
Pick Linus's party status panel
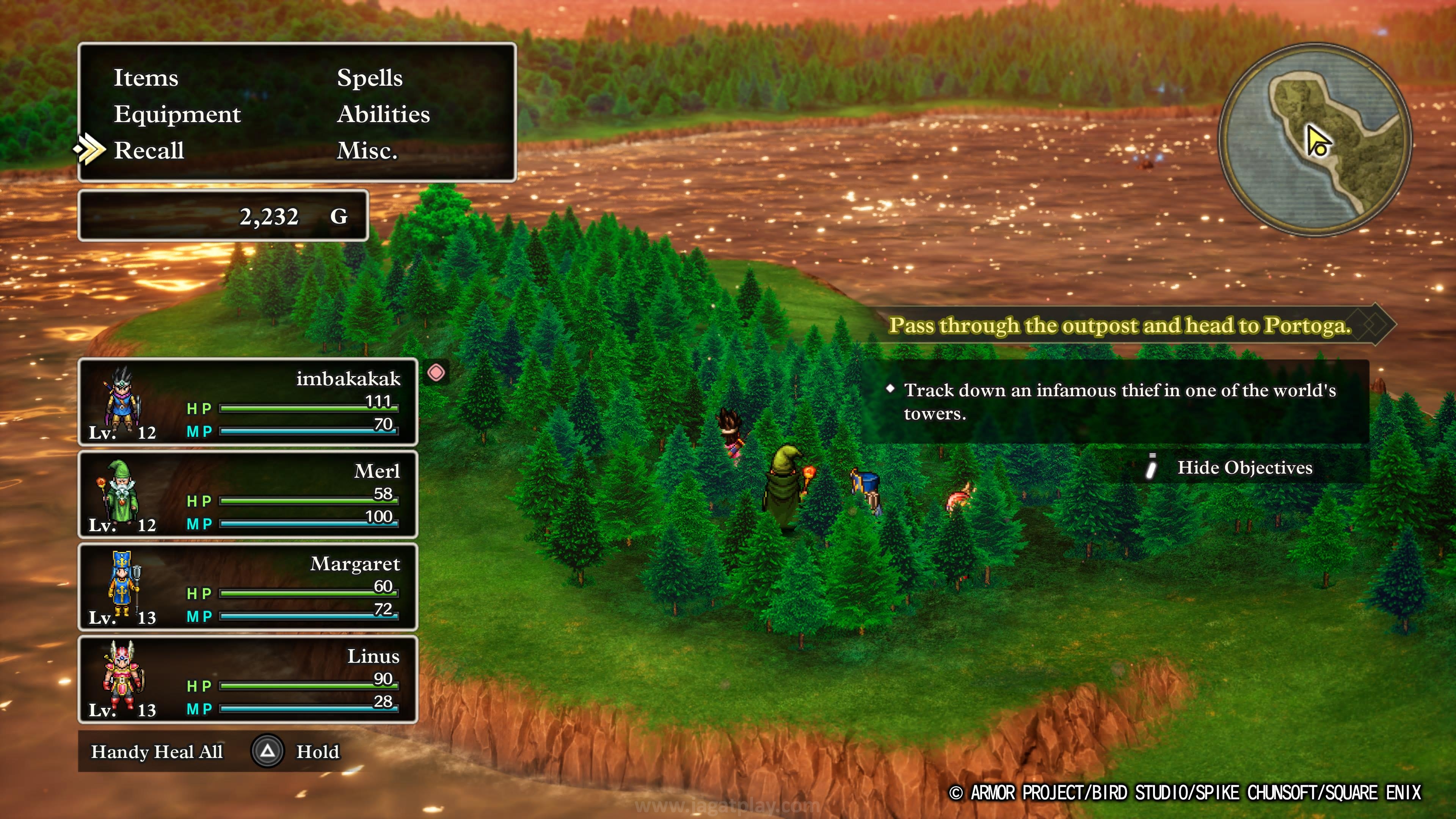pyautogui.click(x=248, y=679)
